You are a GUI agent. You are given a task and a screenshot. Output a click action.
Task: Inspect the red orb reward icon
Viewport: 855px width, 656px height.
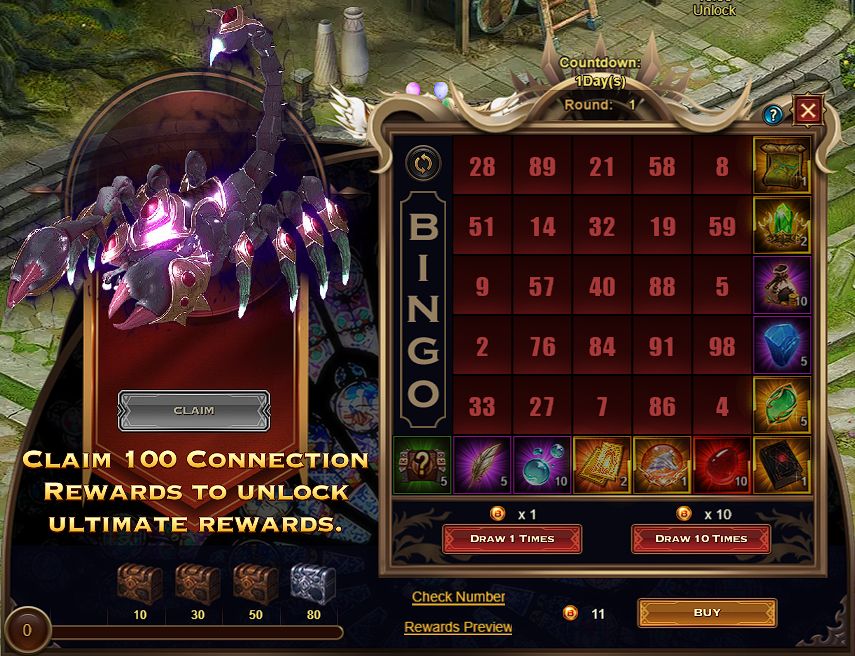point(722,467)
